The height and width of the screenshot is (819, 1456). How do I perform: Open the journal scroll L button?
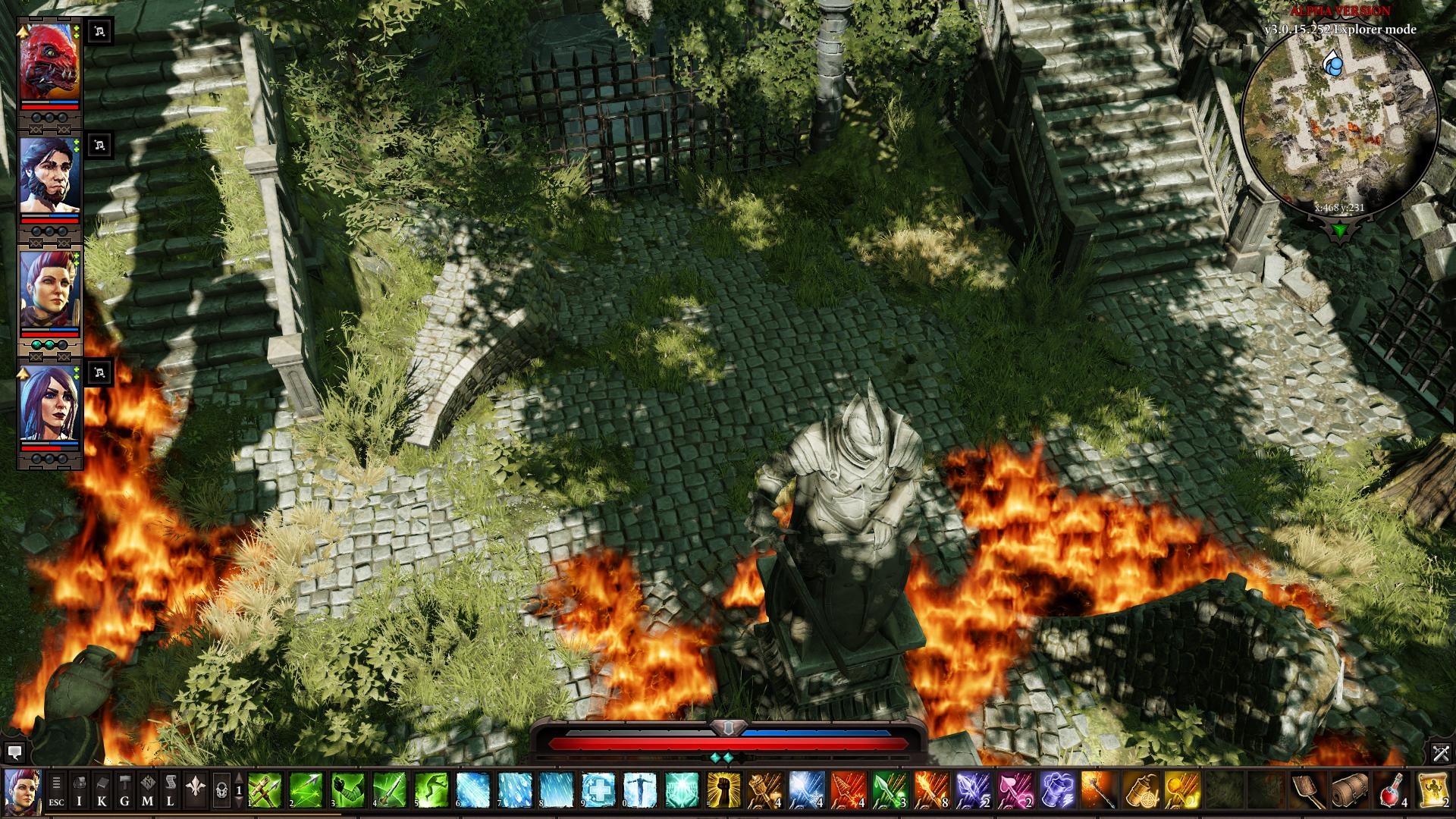tap(170, 792)
